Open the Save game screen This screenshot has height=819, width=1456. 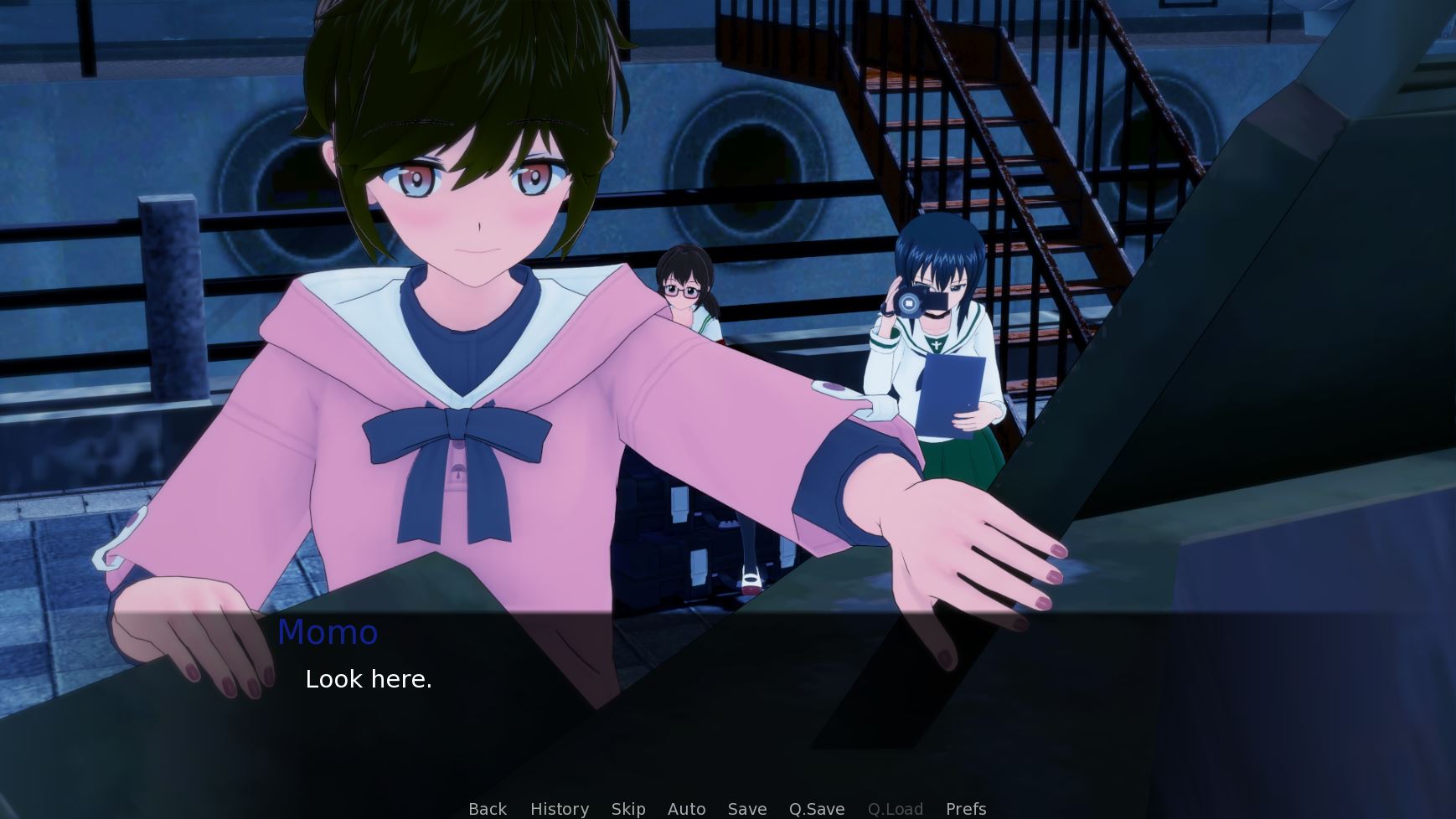(747, 809)
